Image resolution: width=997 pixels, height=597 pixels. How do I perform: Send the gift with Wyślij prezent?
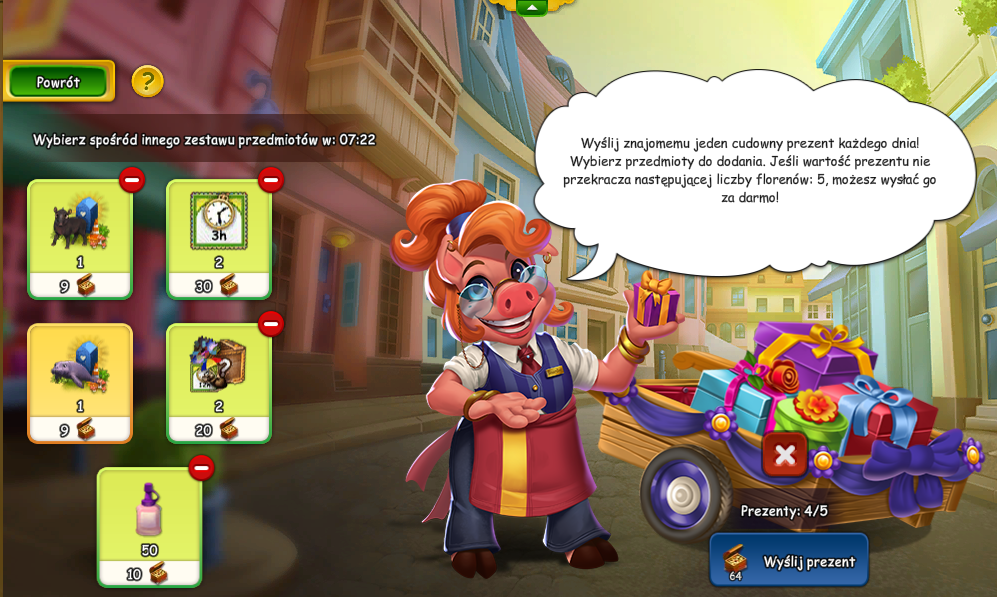pyautogui.click(x=789, y=561)
